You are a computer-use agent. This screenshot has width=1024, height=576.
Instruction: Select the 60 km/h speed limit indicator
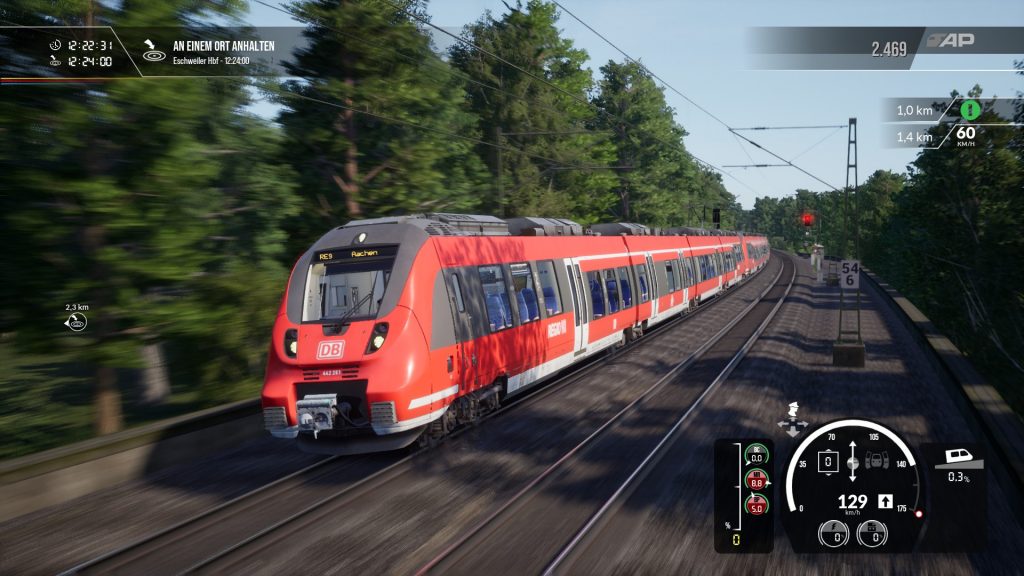965,136
